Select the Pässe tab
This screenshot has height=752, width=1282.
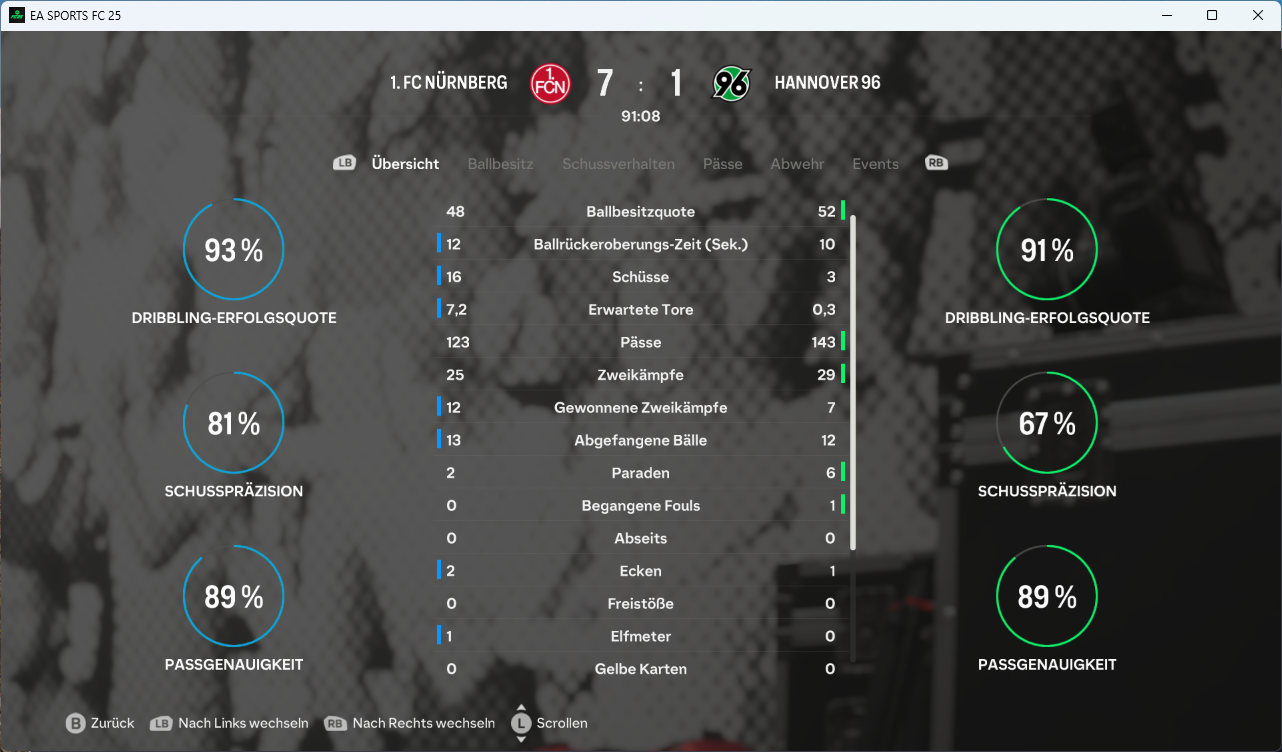pos(722,164)
